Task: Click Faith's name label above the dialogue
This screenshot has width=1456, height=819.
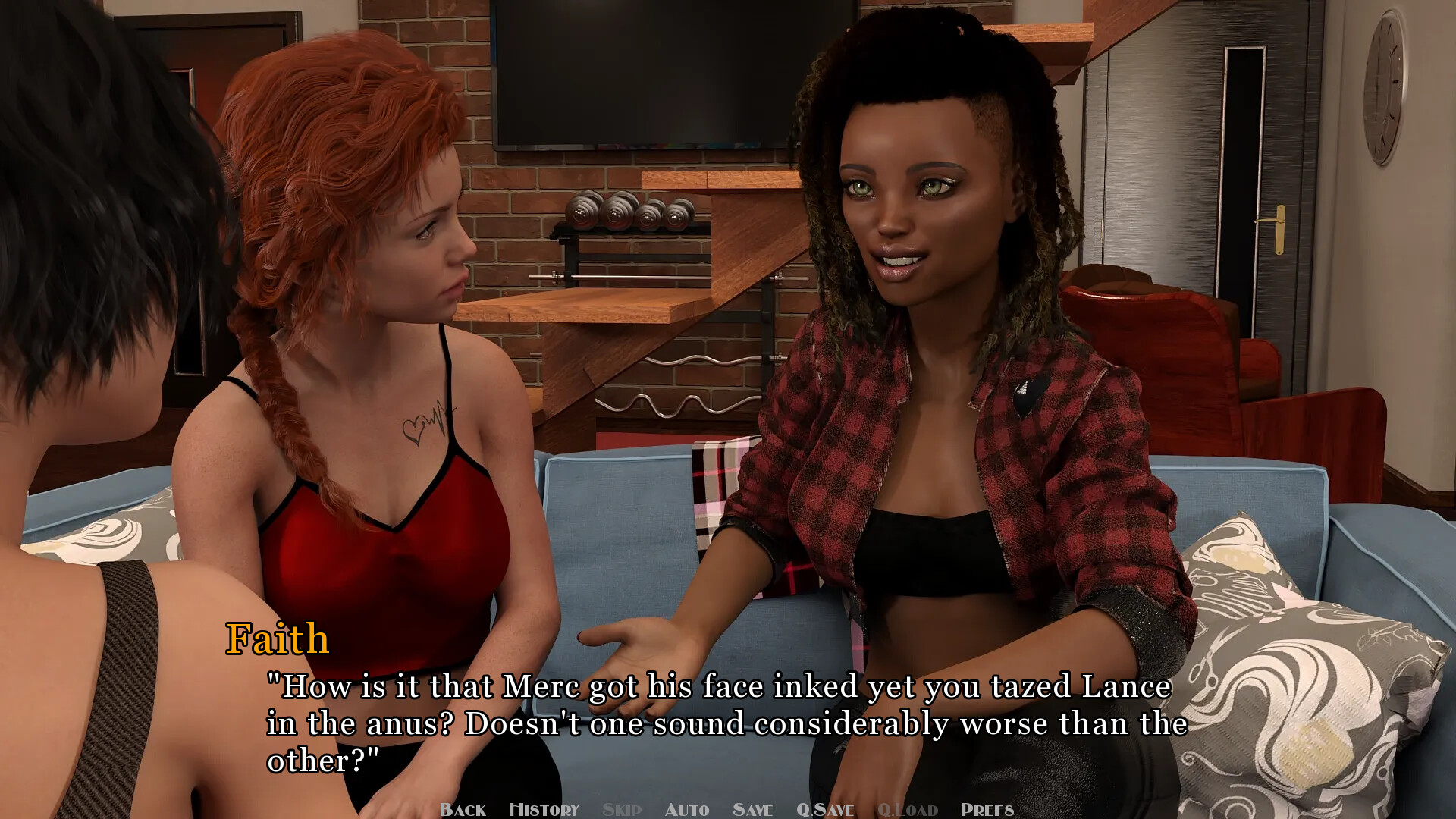Action: (x=278, y=639)
